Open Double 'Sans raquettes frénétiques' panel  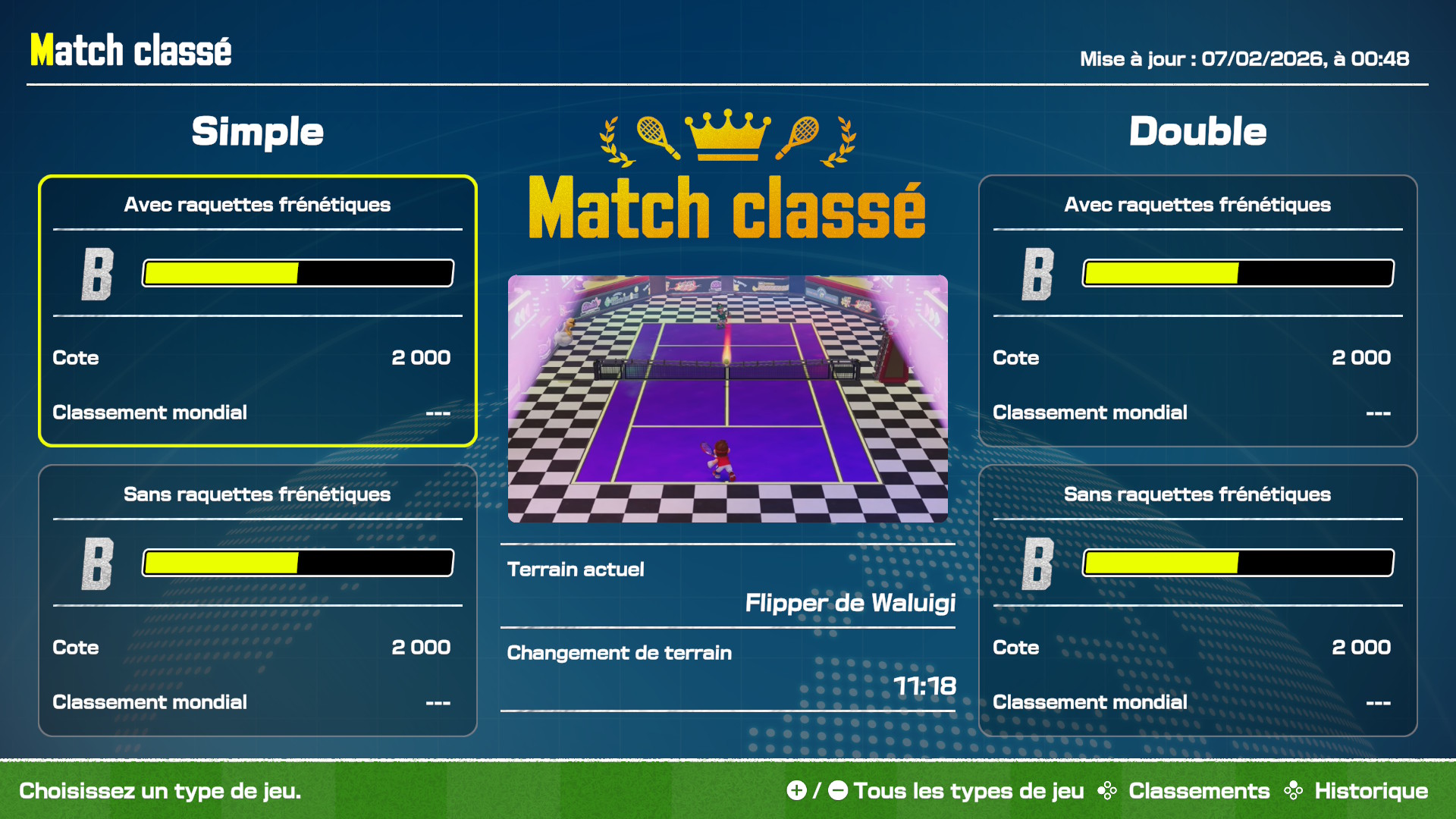coord(1197,601)
